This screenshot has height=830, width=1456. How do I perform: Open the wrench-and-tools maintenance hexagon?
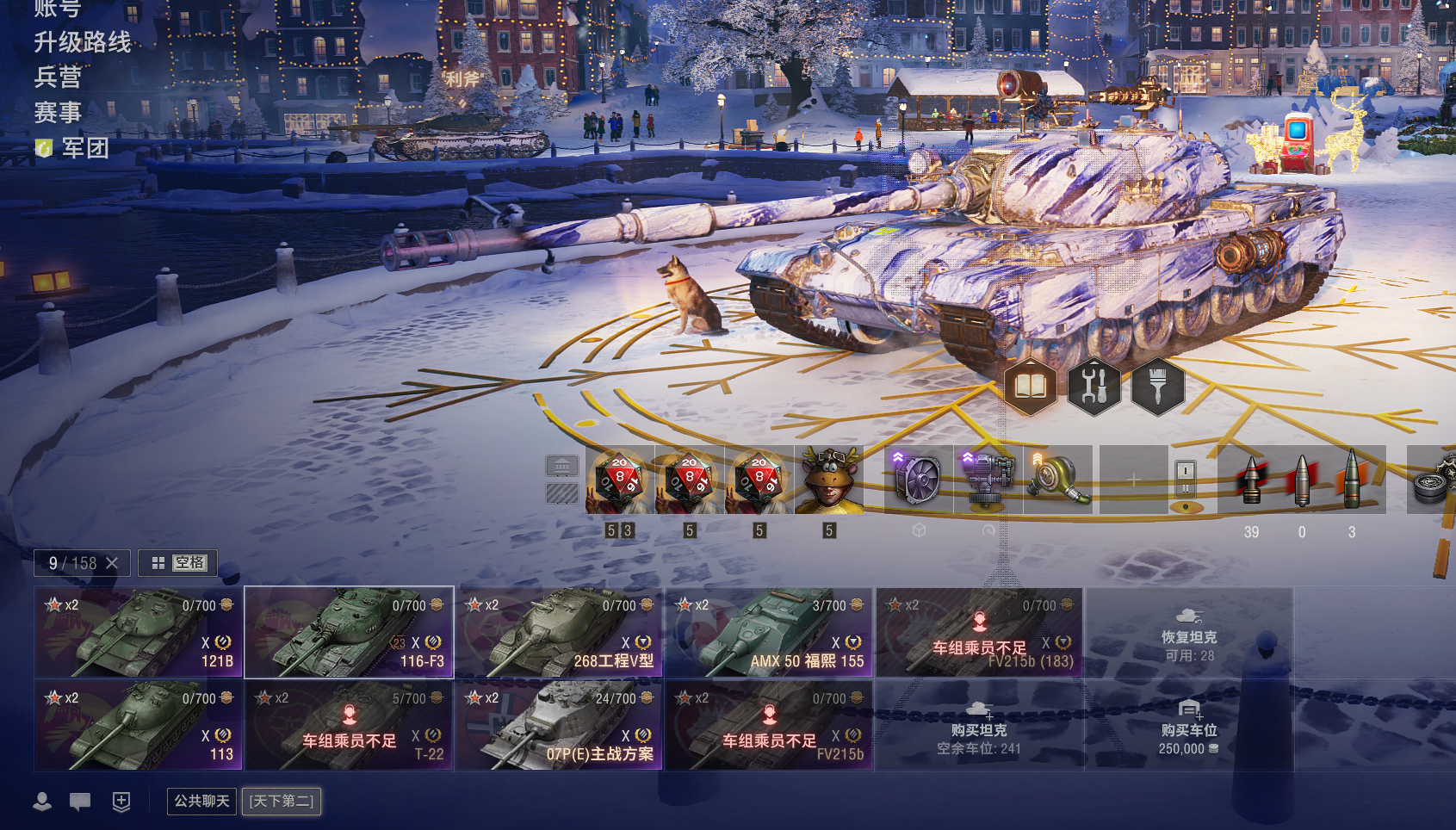point(1094,387)
